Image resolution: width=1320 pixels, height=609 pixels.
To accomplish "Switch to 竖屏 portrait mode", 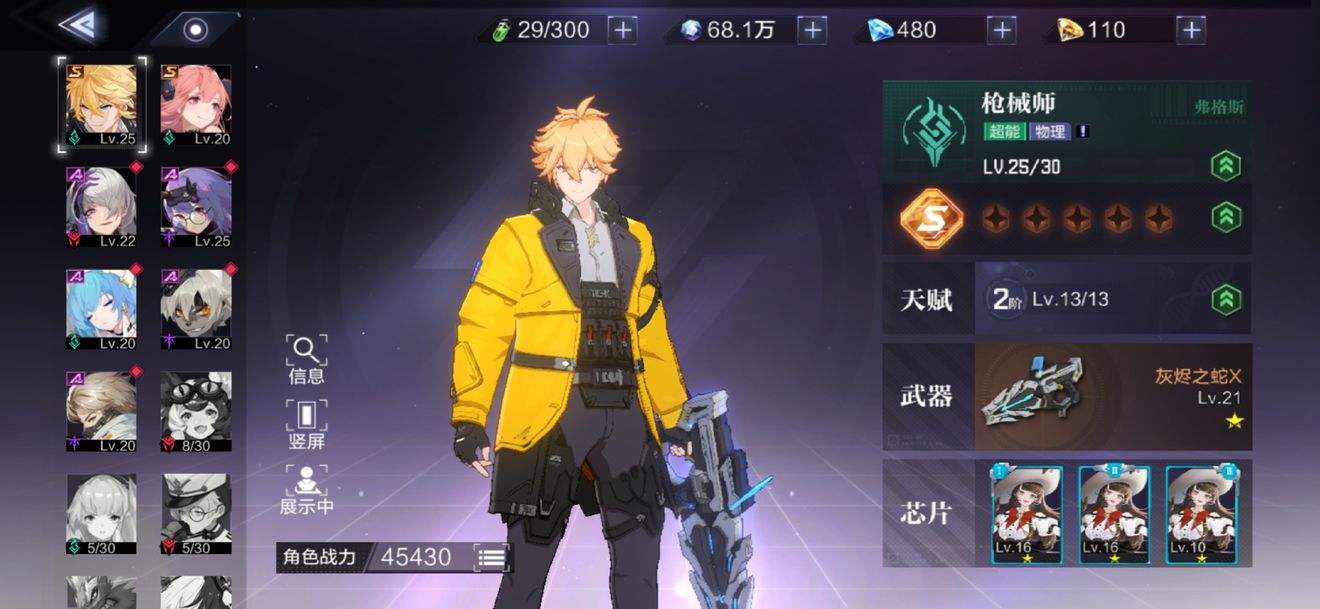I will point(306,424).
